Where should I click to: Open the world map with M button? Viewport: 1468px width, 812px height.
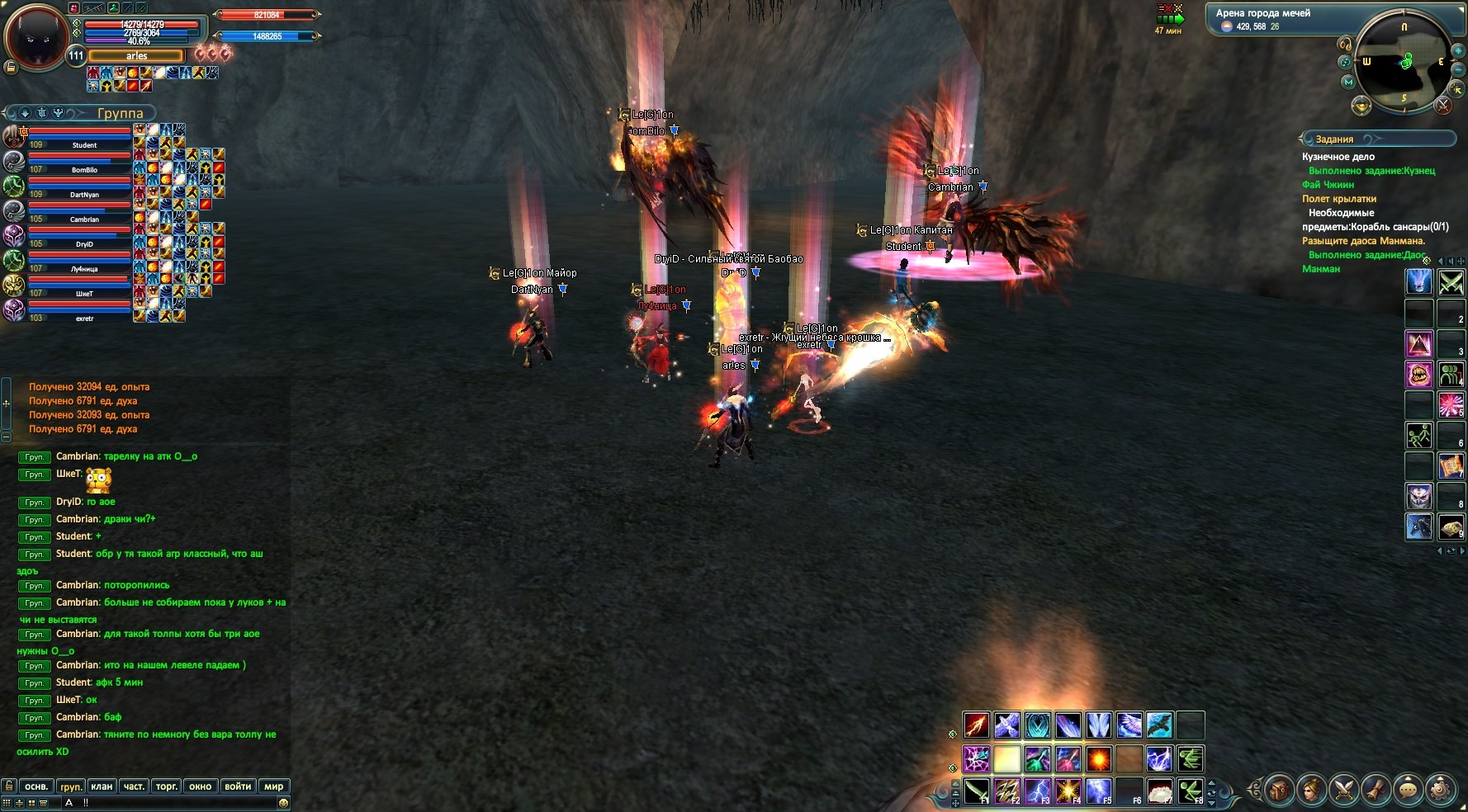[x=1348, y=82]
